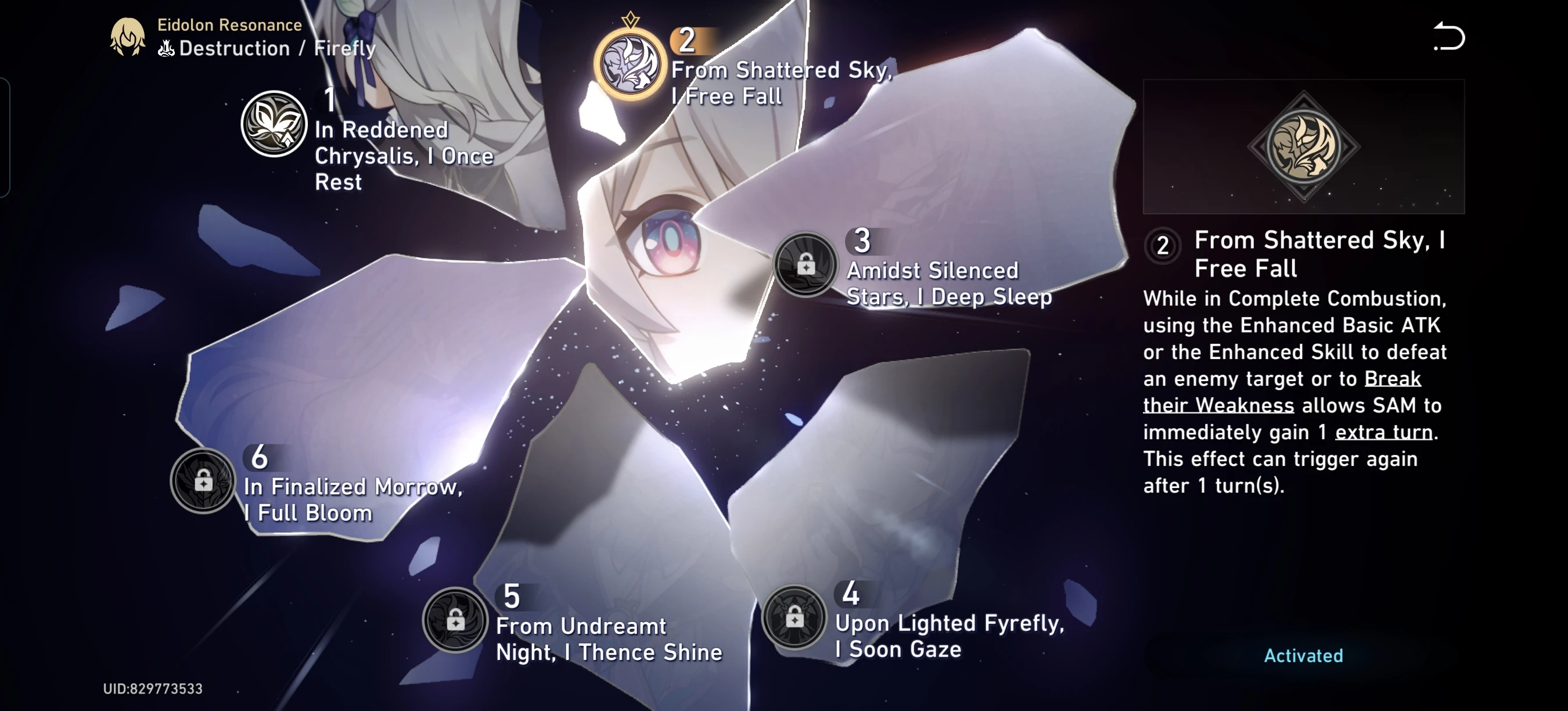Click the Destruction path icon in header
The height and width of the screenshot is (711, 1568).
(x=166, y=50)
